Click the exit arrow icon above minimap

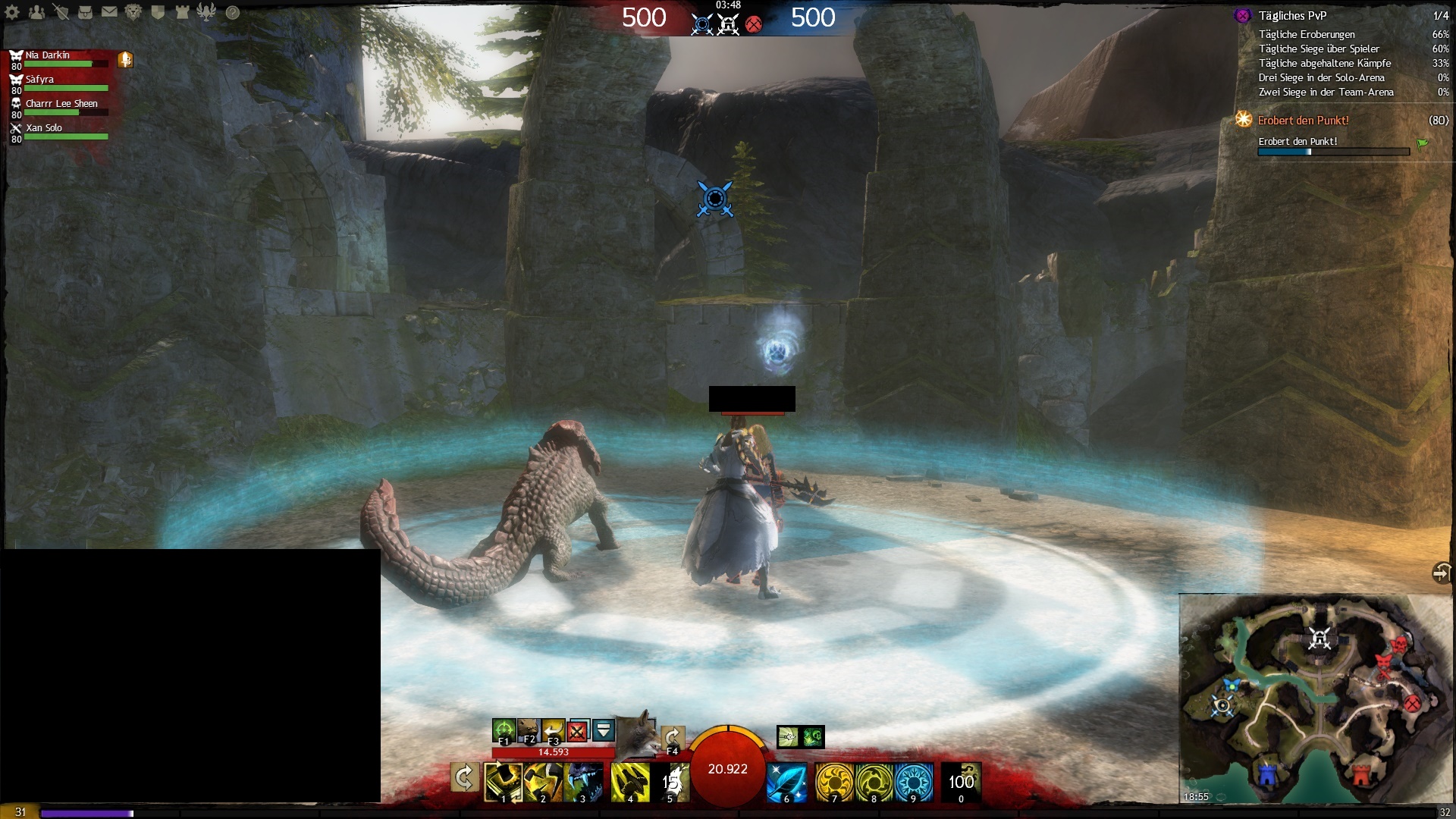(x=1441, y=573)
